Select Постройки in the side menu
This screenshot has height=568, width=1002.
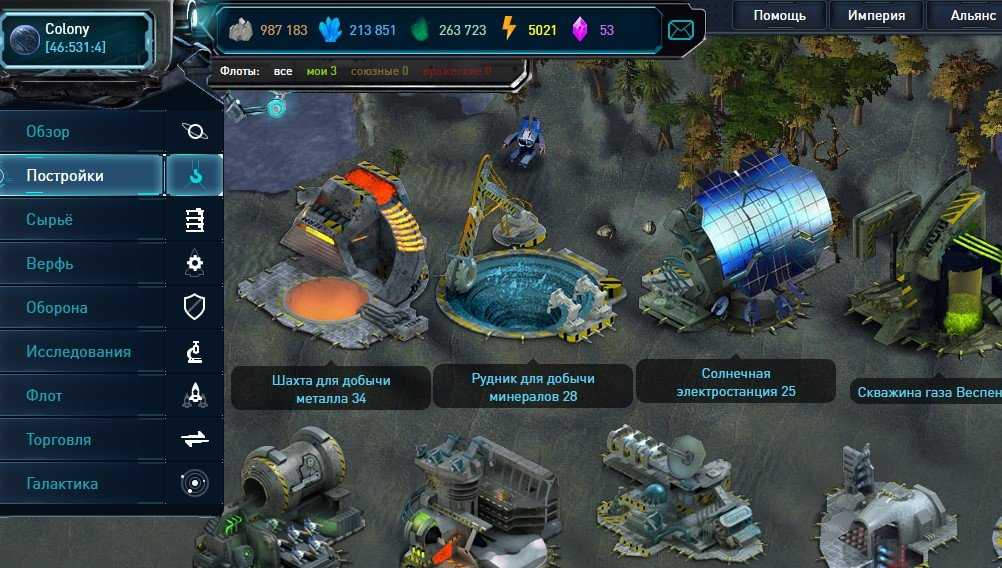(80, 176)
